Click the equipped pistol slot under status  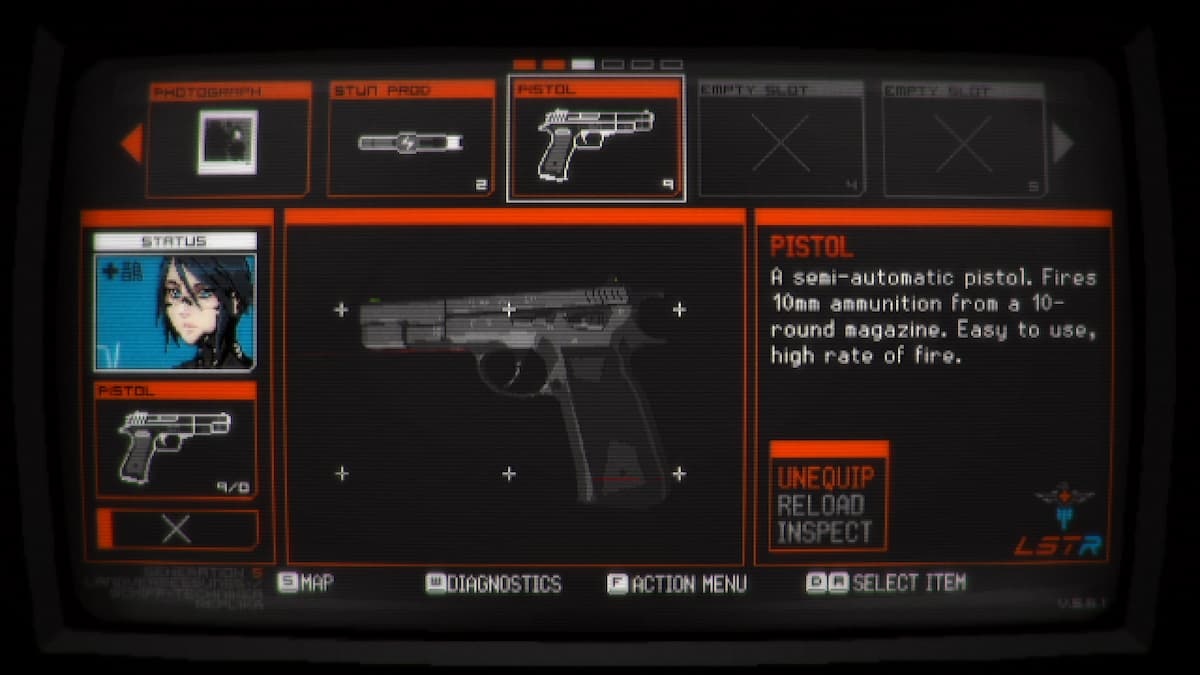176,440
